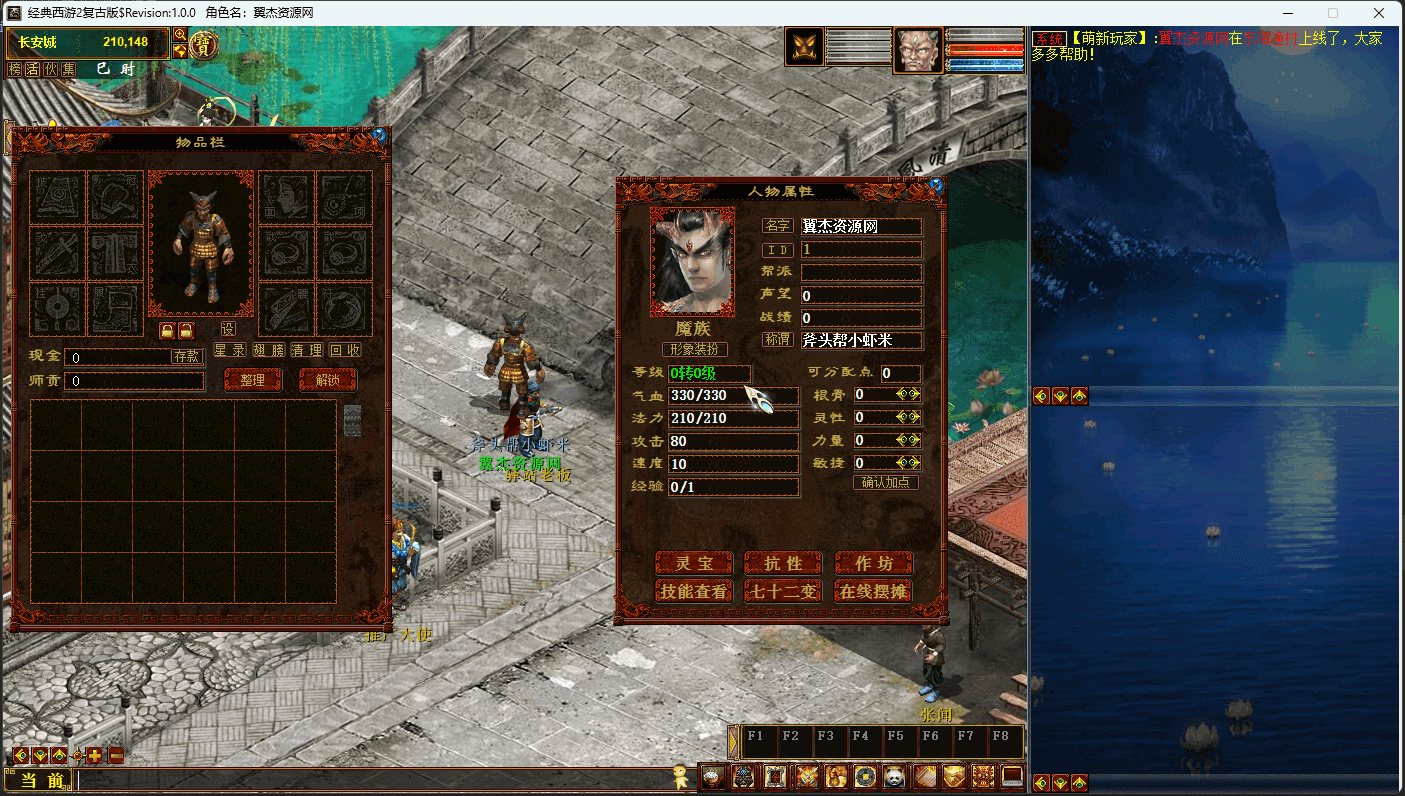Screen dimensions: 1405x796
Task: Minimize the game window
Action: (x=1287, y=13)
